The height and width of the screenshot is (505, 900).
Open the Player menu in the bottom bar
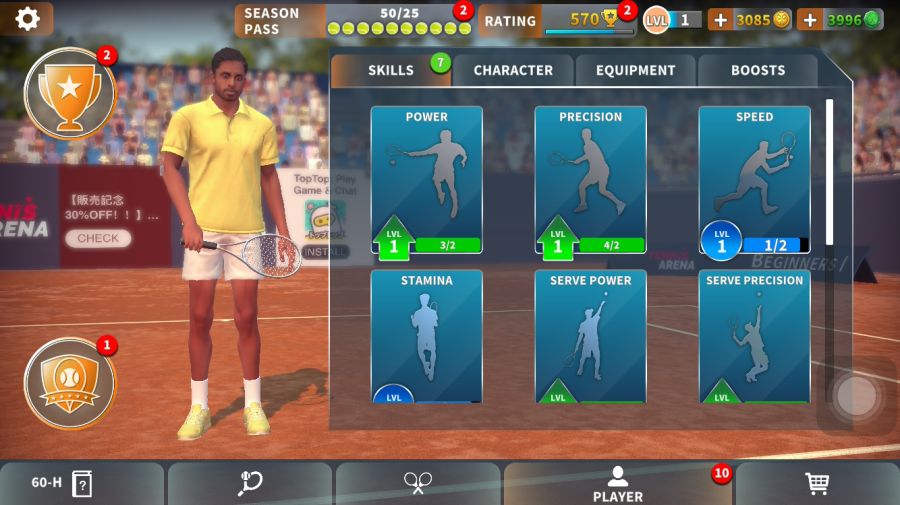618,484
